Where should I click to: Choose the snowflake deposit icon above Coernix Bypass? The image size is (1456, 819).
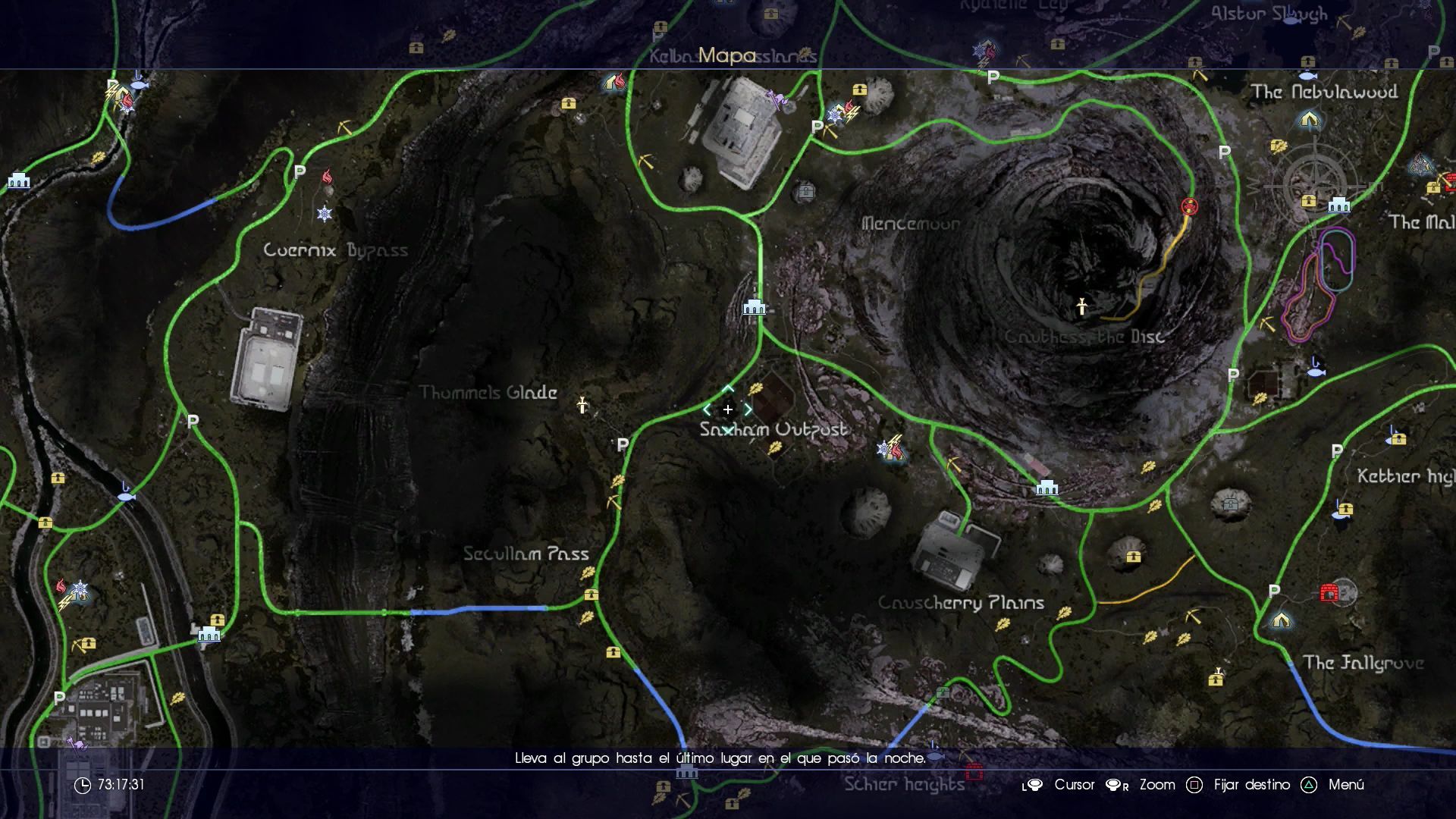[x=325, y=214]
